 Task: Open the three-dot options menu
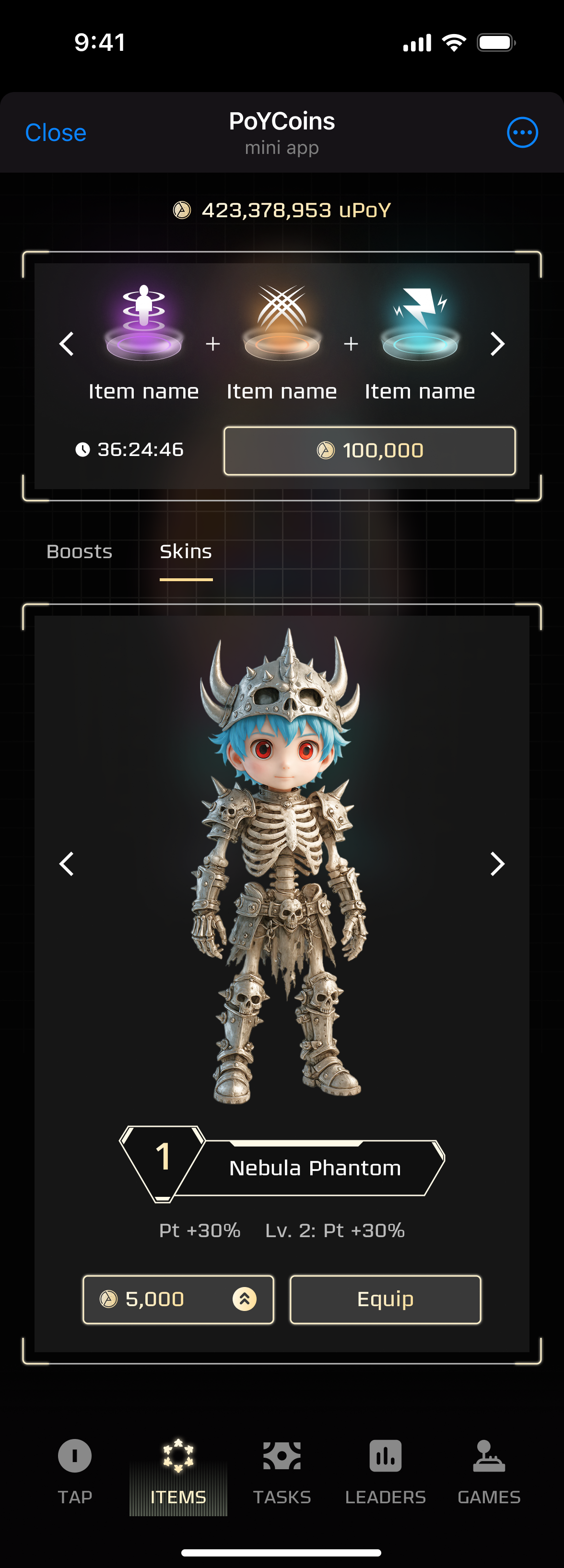pyautogui.click(x=522, y=133)
